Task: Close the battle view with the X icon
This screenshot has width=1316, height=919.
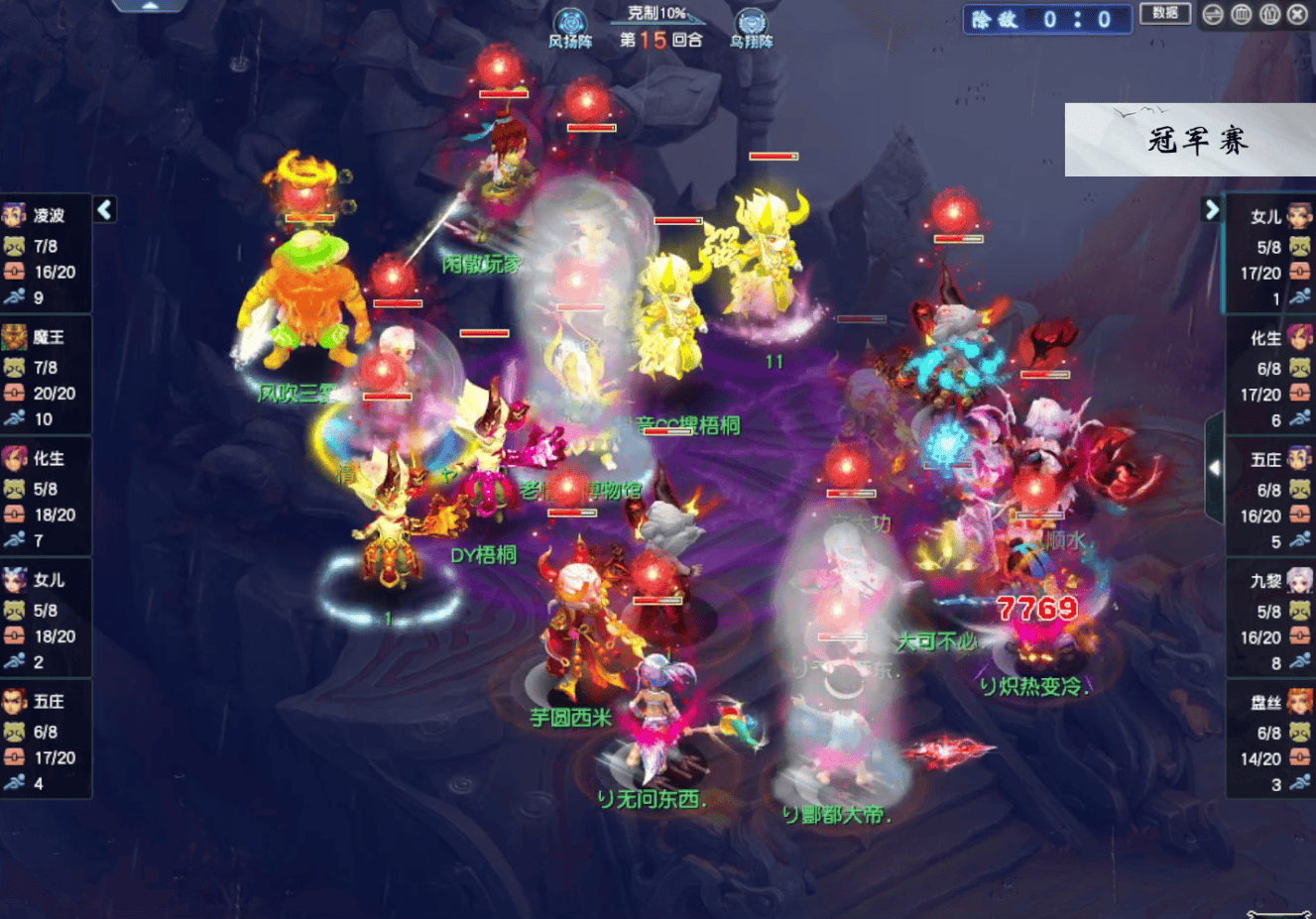Action: pyautogui.click(x=1297, y=14)
